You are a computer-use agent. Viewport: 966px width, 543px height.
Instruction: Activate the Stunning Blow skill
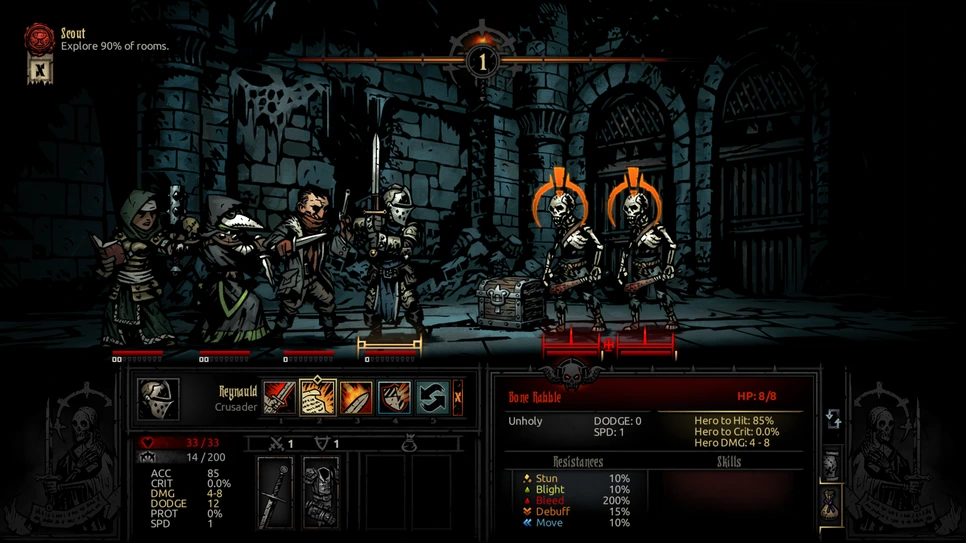point(356,398)
